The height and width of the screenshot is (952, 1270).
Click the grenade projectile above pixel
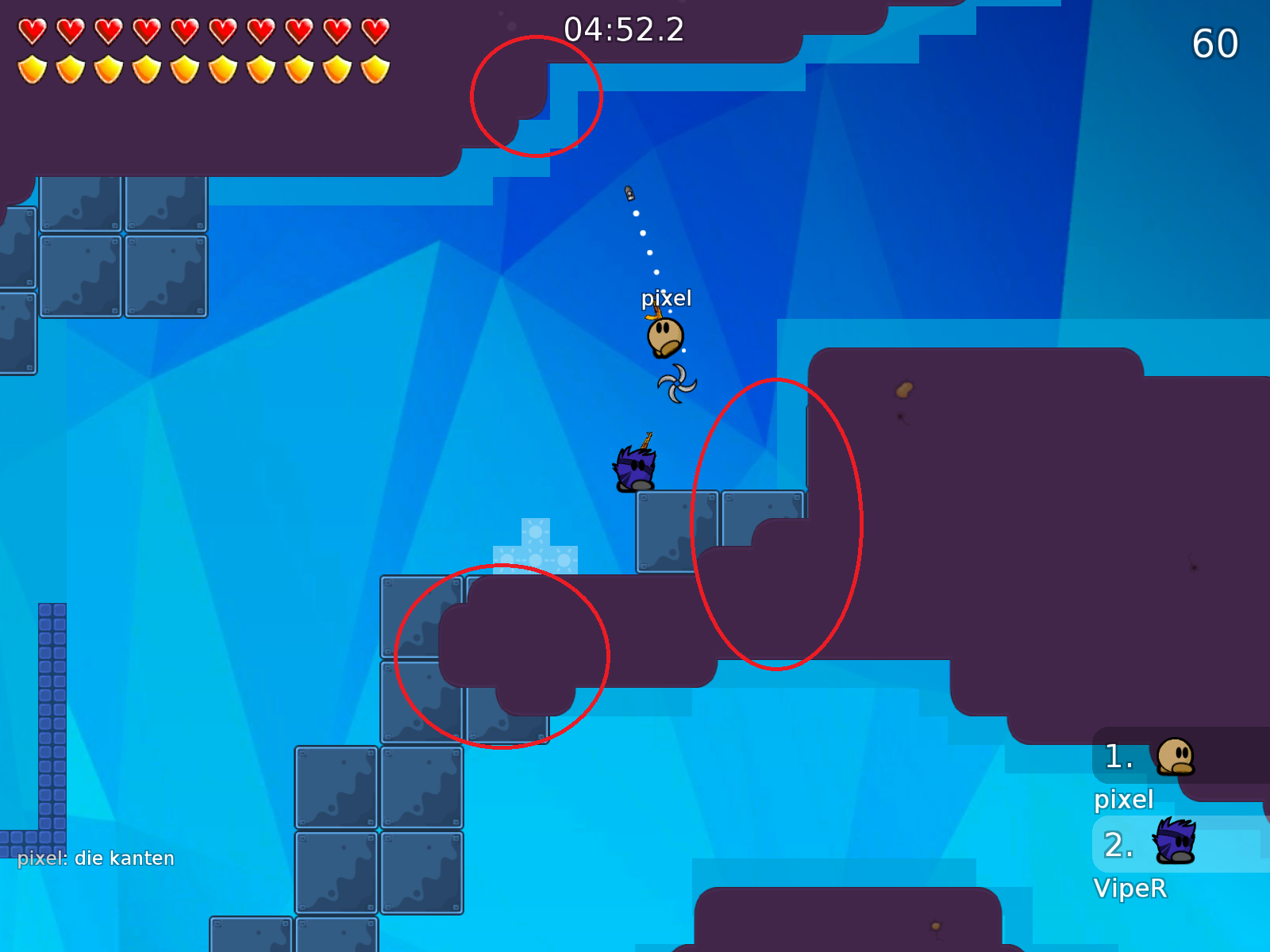pos(631,193)
